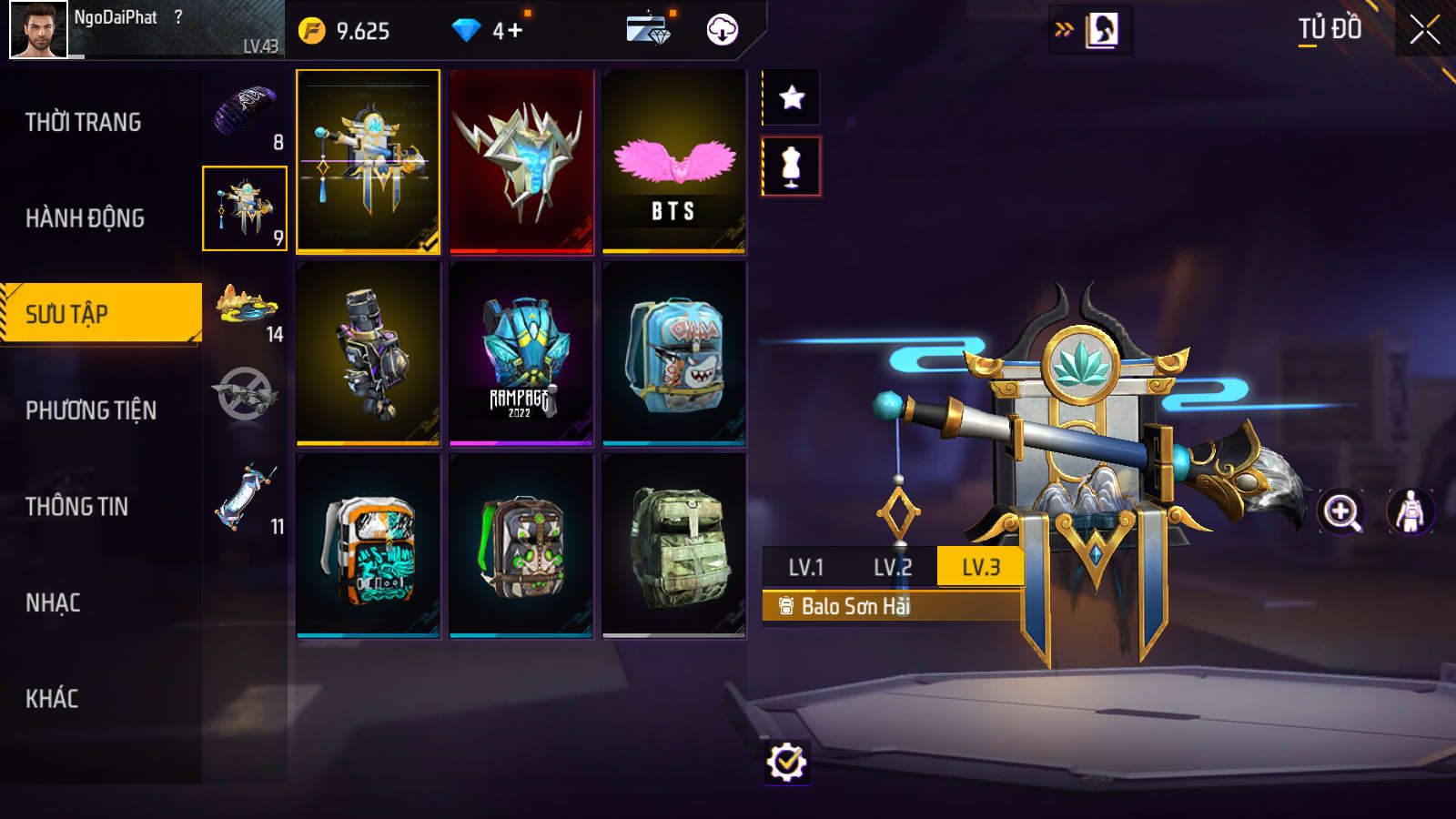Select the shark-face blue backpack
The height and width of the screenshot is (819, 1456).
[674, 354]
